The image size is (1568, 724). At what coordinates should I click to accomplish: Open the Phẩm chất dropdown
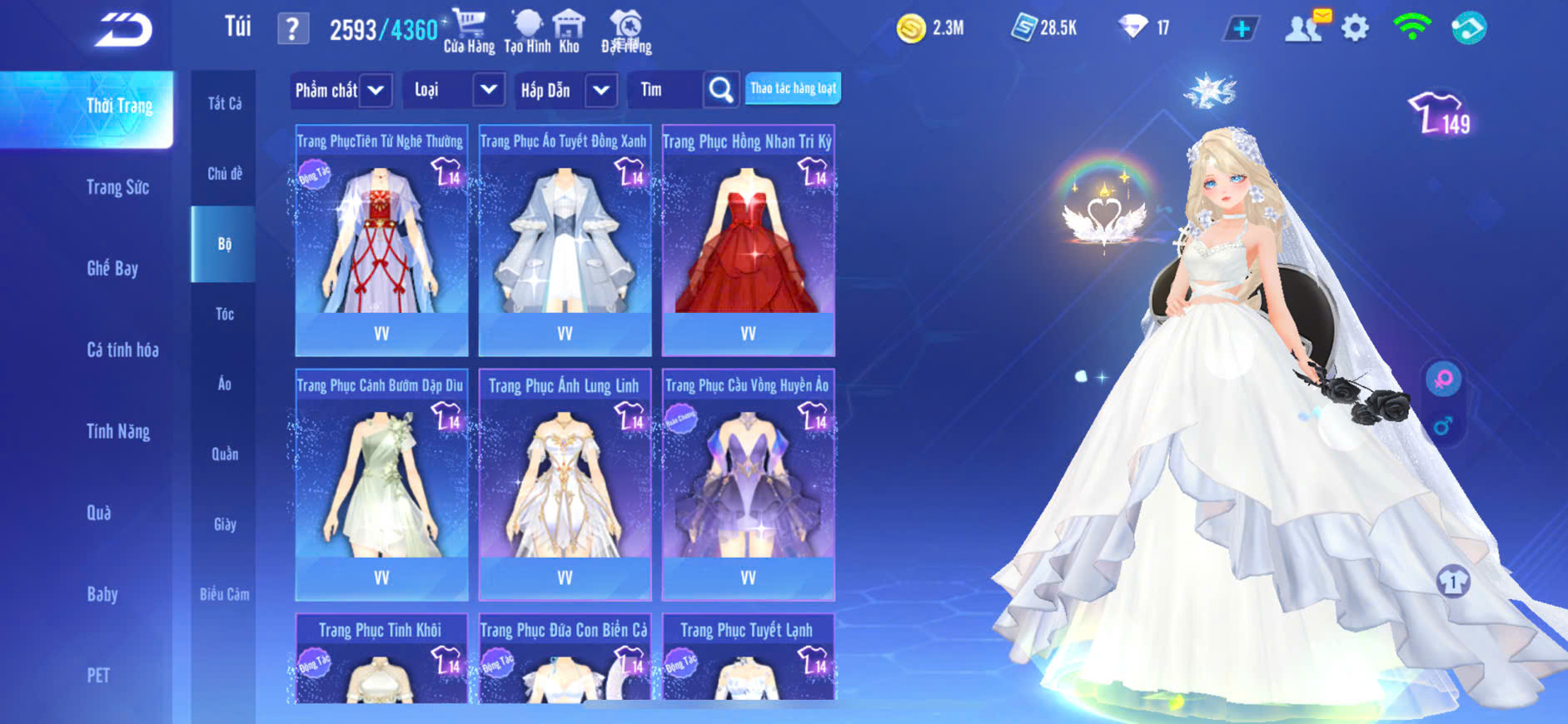[x=376, y=90]
